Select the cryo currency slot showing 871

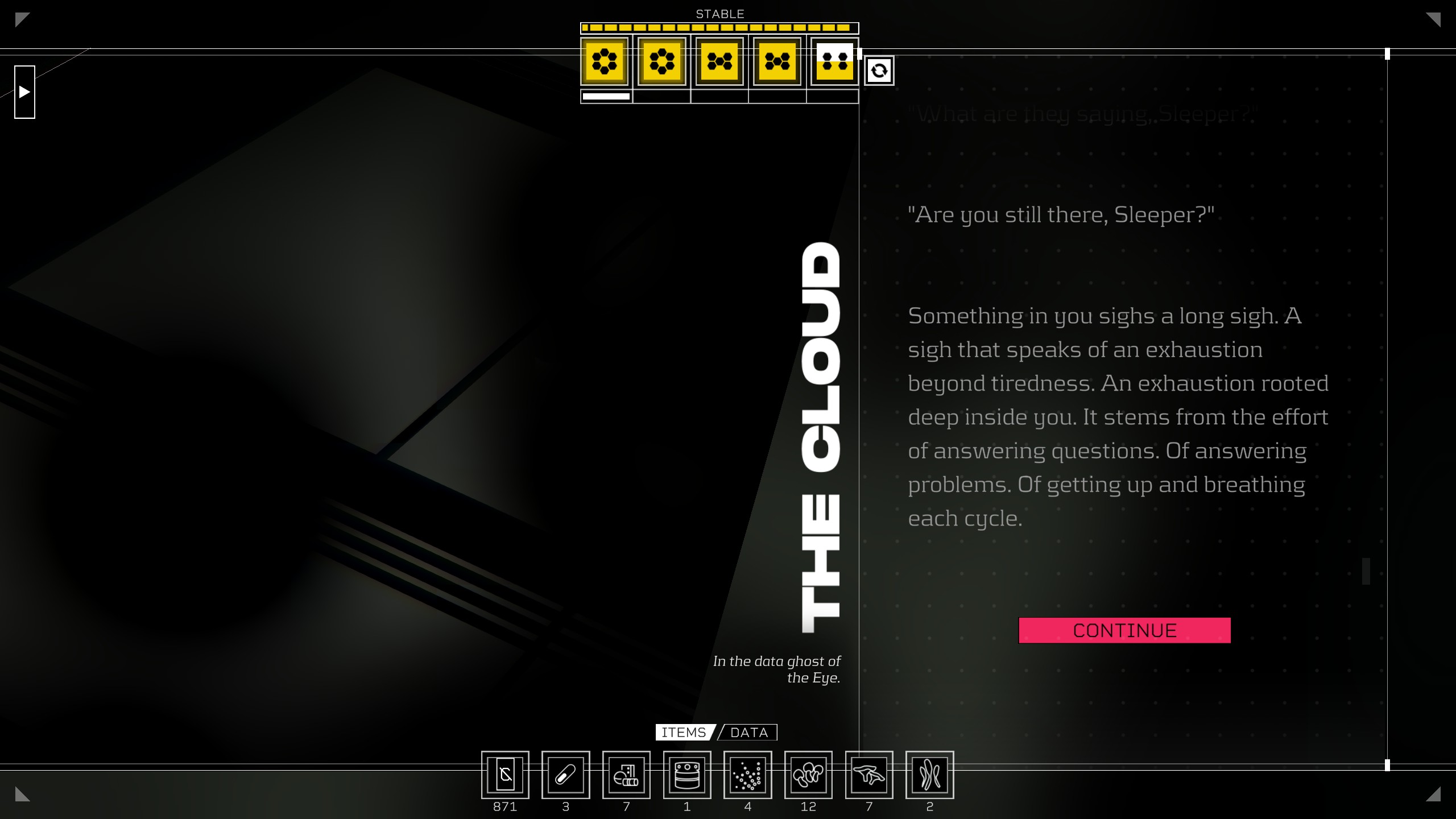pos(505,775)
